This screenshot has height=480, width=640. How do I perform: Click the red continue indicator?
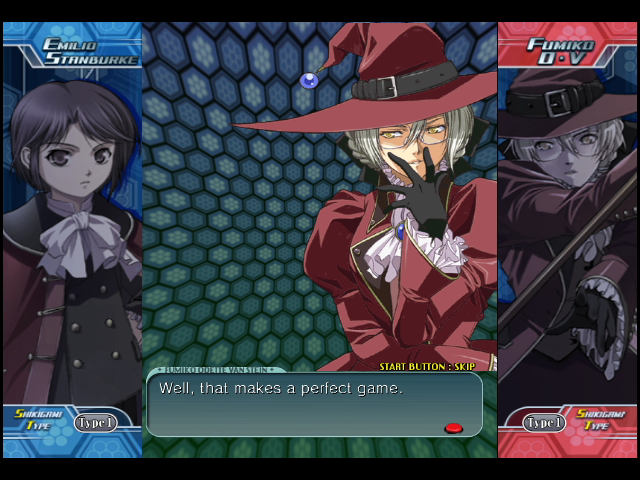(x=453, y=428)
